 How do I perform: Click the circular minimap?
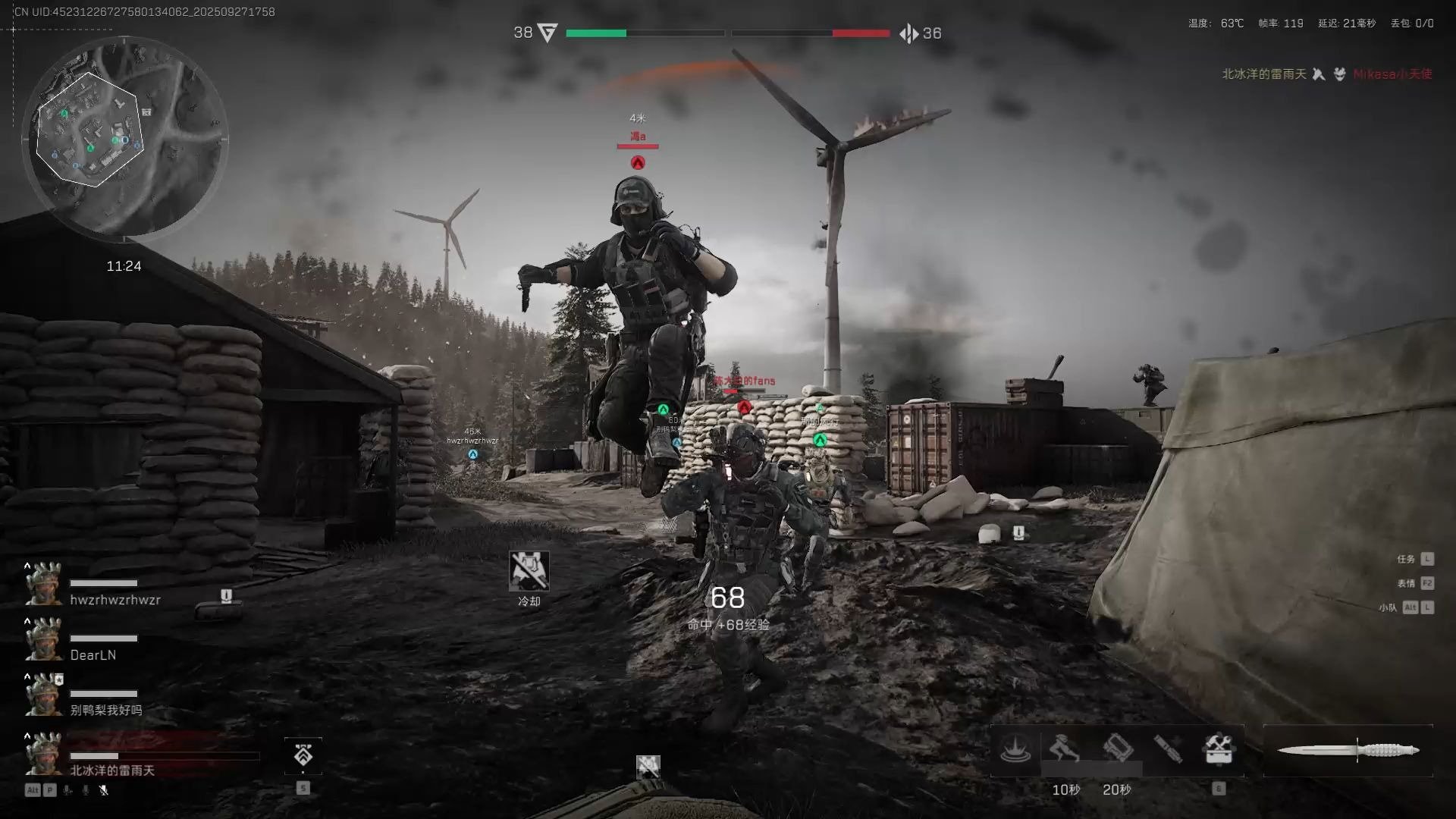coord(125,136)
